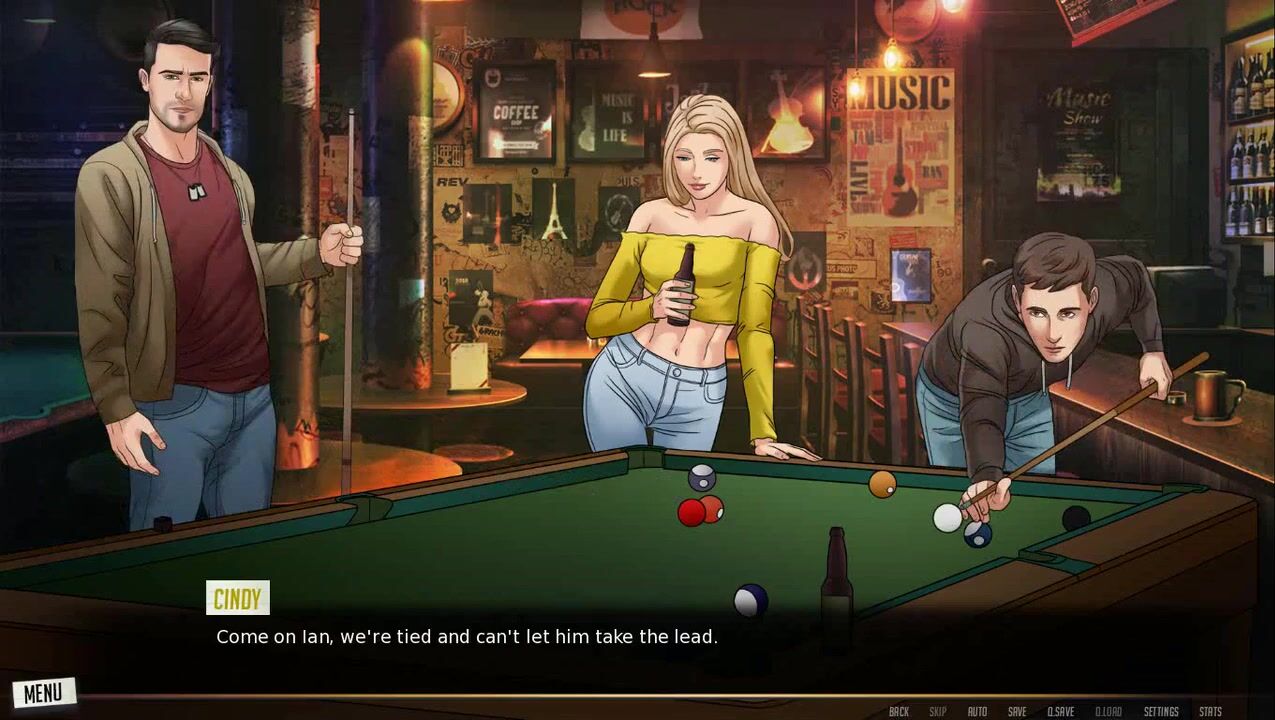Image resolution: width=1275 pixels, height=720 pixels.
Task: Open the SAVE screen
Action: 1017,712
